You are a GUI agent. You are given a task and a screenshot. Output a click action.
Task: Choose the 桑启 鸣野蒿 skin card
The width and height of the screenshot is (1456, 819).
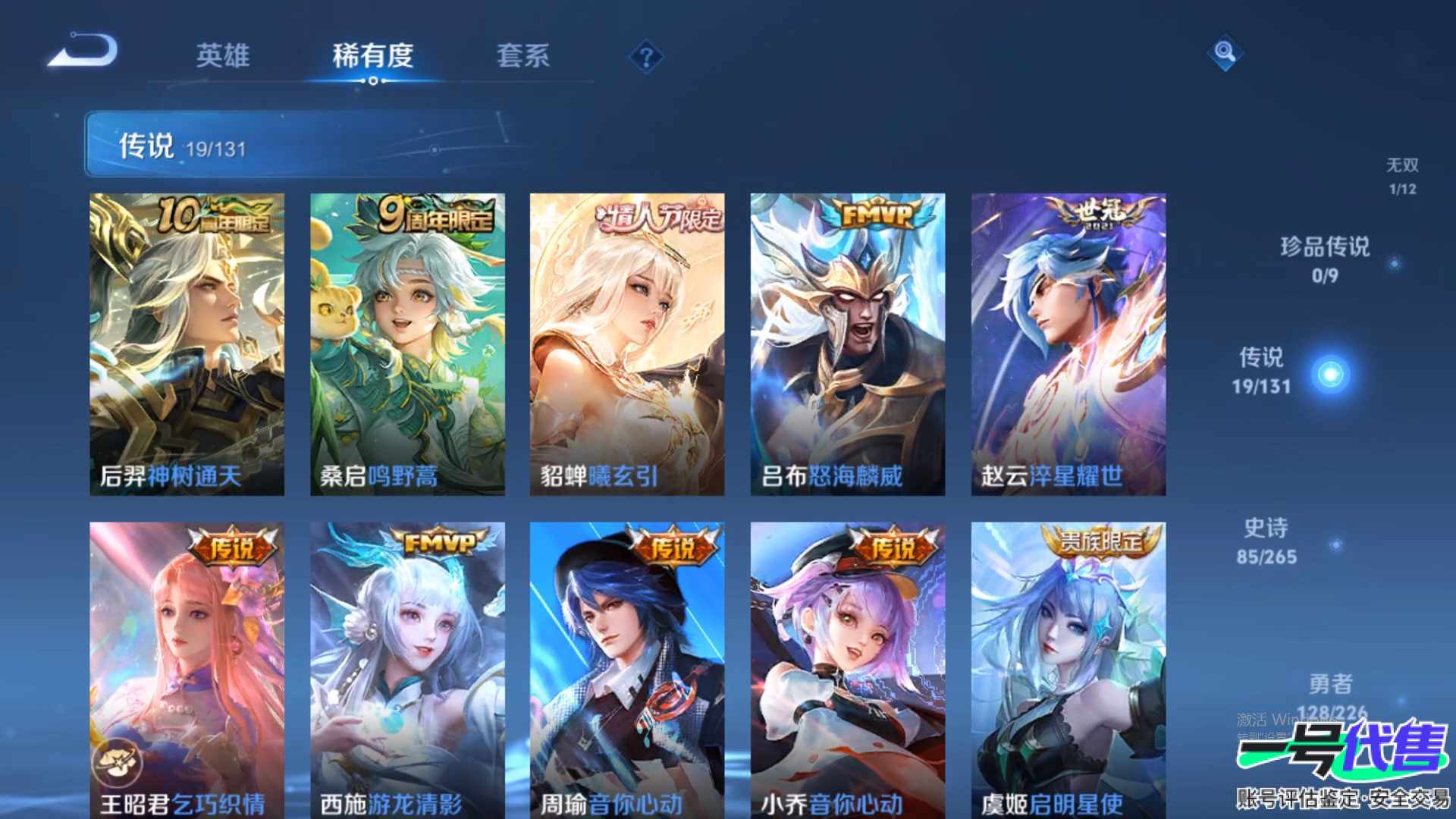click(407, 344)
